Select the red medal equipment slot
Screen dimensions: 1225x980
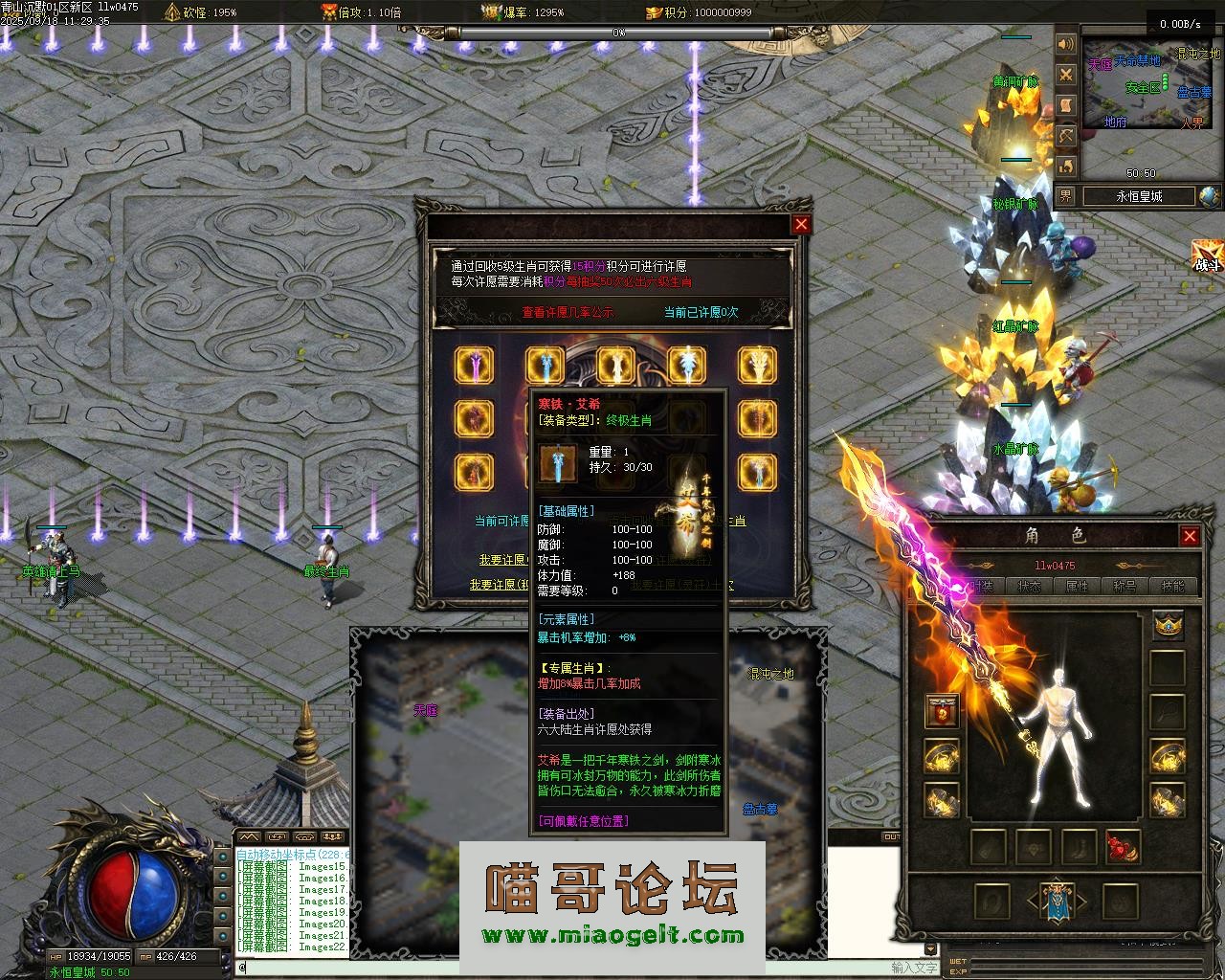click(x=942, y=711)
